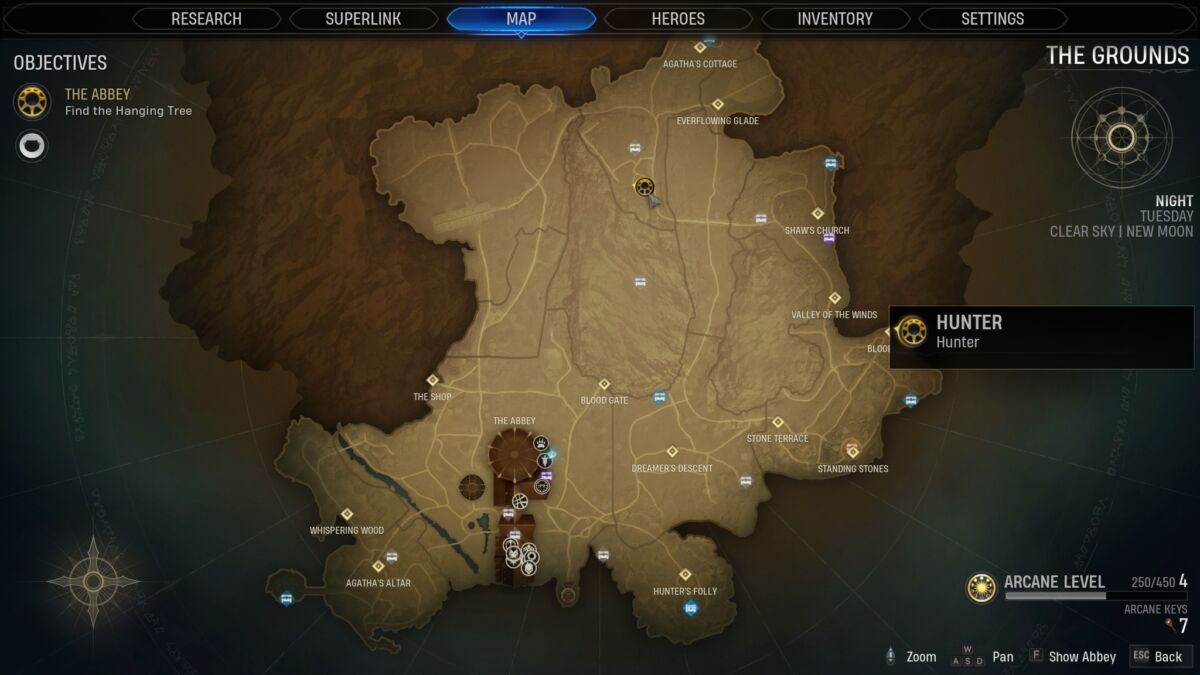Open the Superlink tab

click(363, 19)
